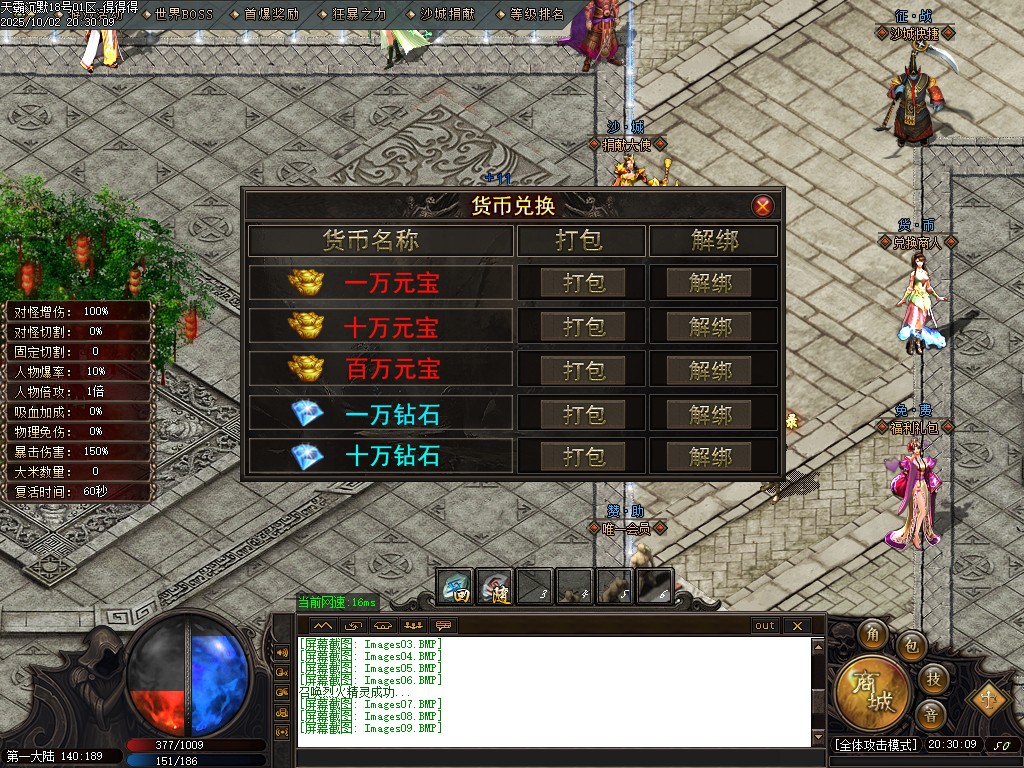Viewport: 1024px width, 768px height.
Task: Use the 回 scroll in the hotbar
Action: click(x=456, y=586)
